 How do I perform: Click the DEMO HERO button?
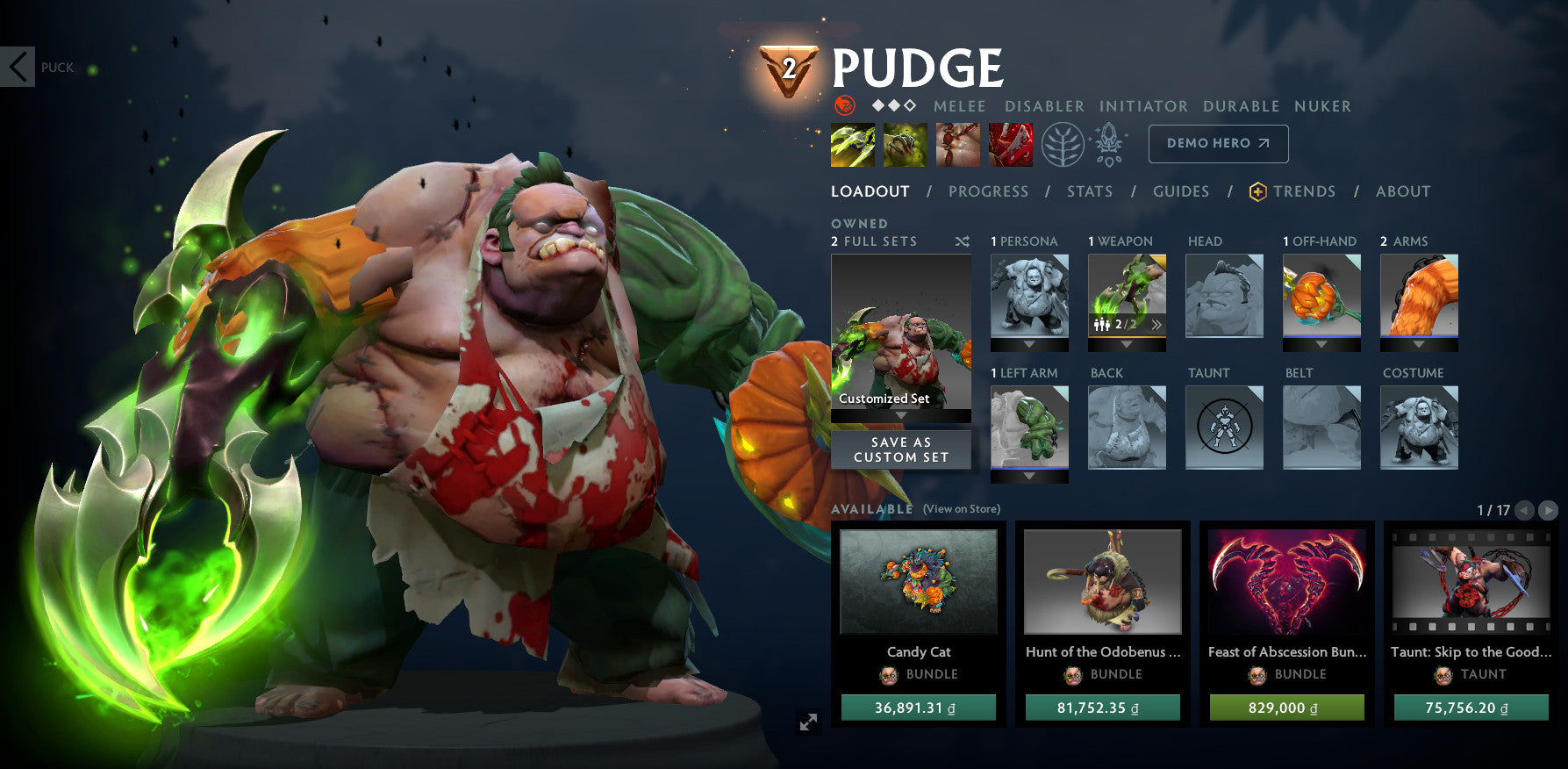tap(1218, 143)
